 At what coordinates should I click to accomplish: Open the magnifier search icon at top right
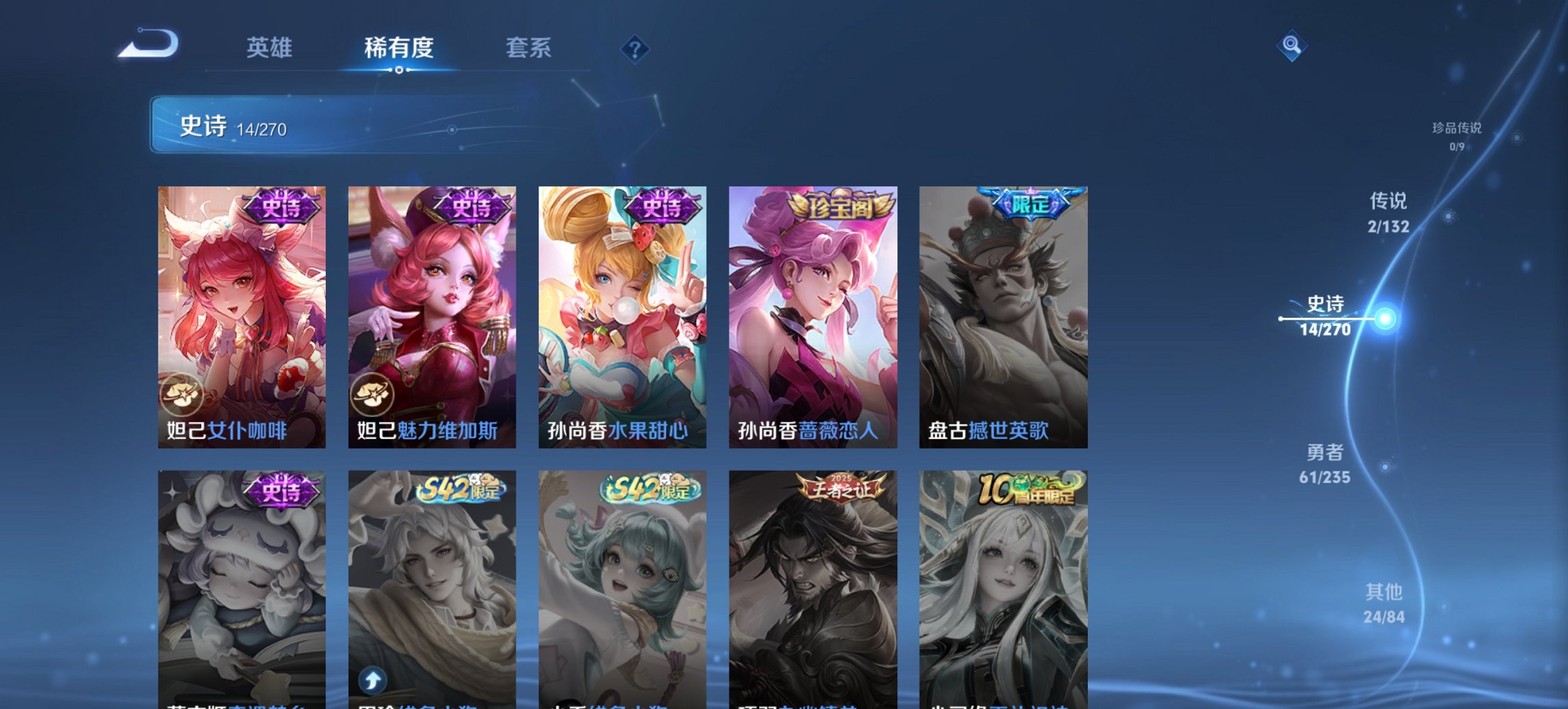(x=1291, y=47)
